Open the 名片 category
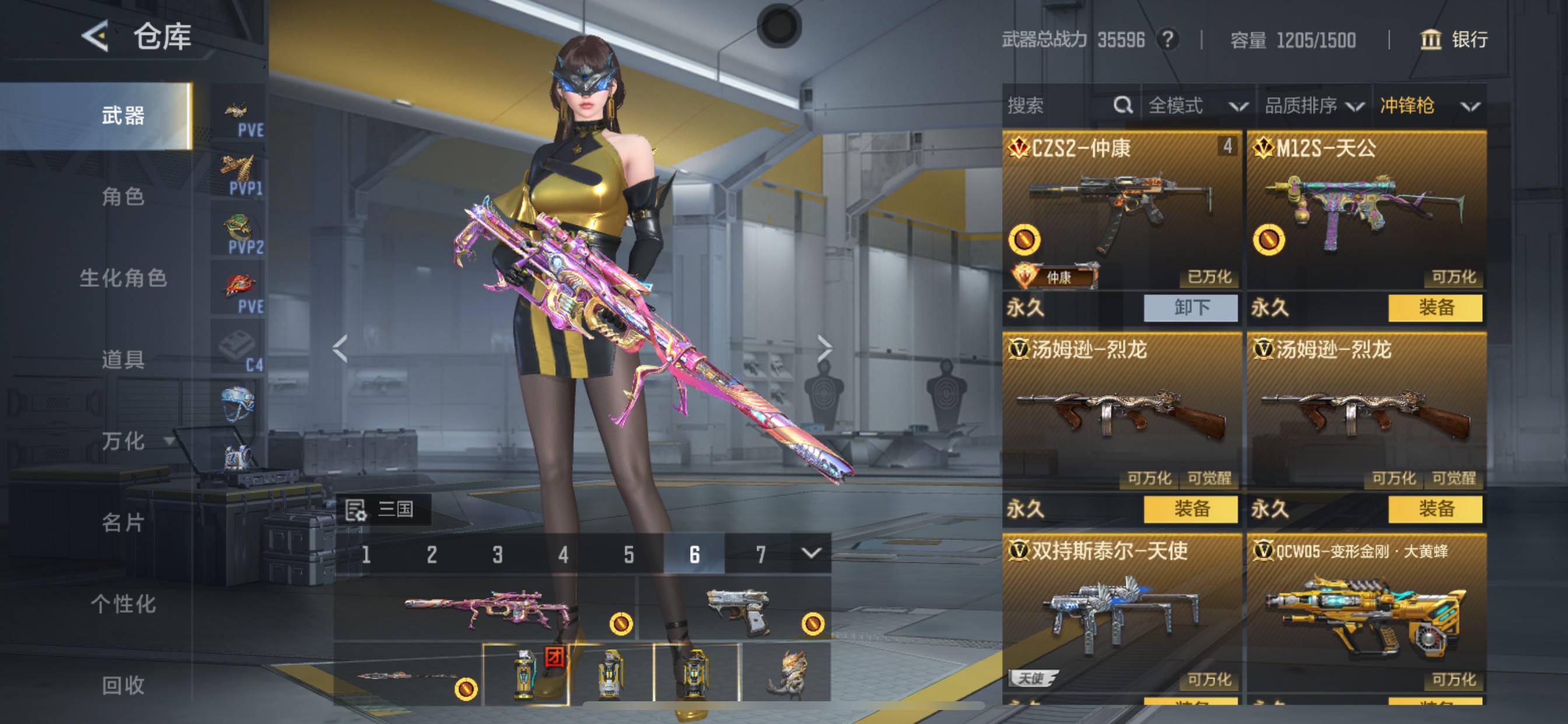This screenshot has width=1568, height=724. 123,523
